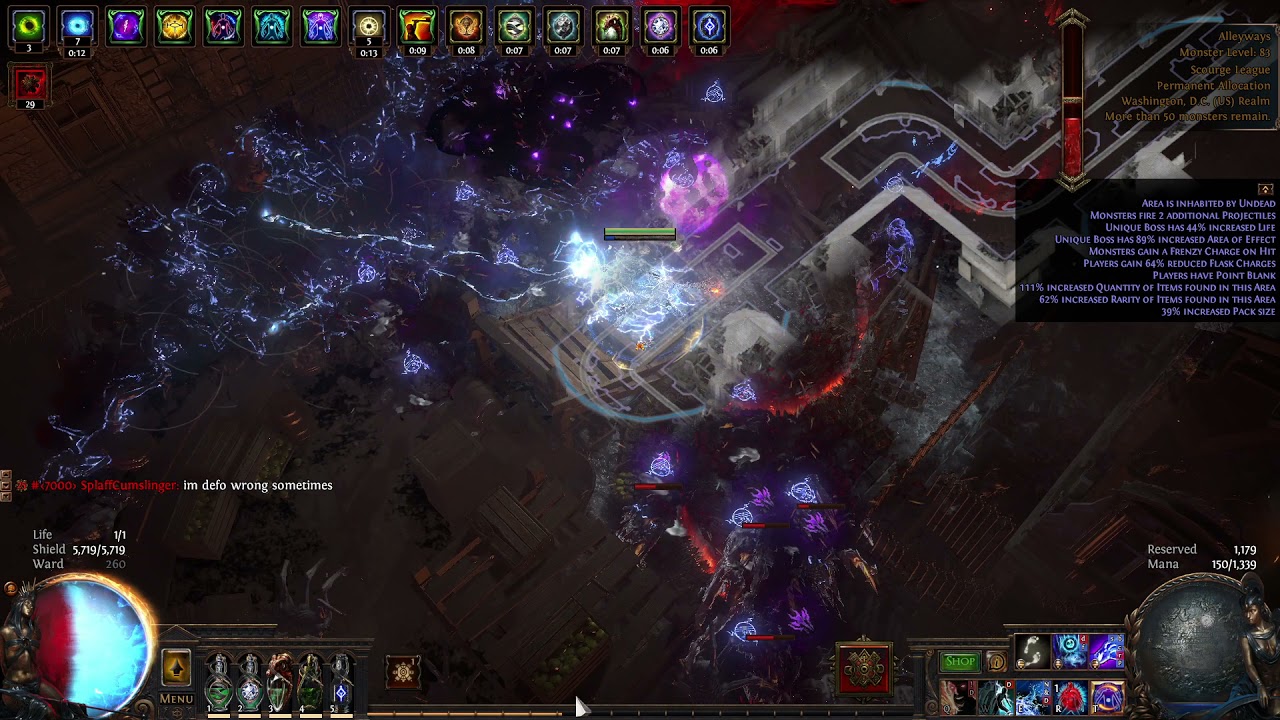Image resolution: width=1280 pixels, height=720 pixels.
Task: Click the green vortex buff icon
Action: [x=28, y=26]
